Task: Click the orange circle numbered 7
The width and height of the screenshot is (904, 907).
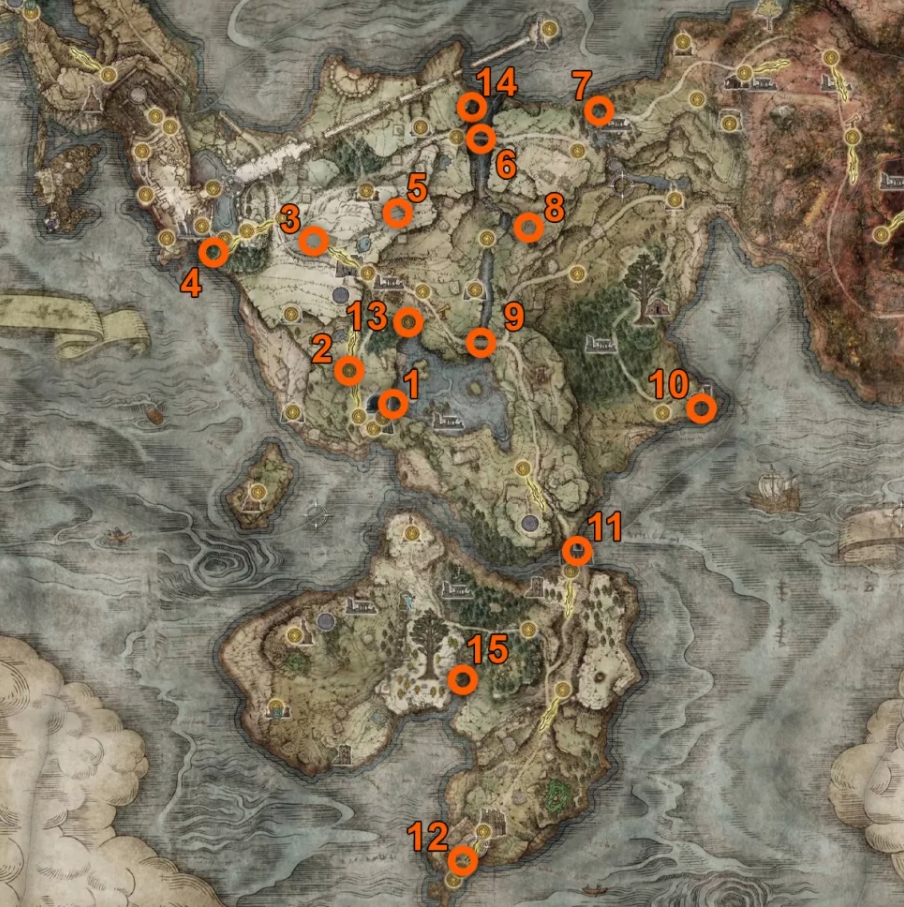Action: pyautogui.click(x=598, y=111)
